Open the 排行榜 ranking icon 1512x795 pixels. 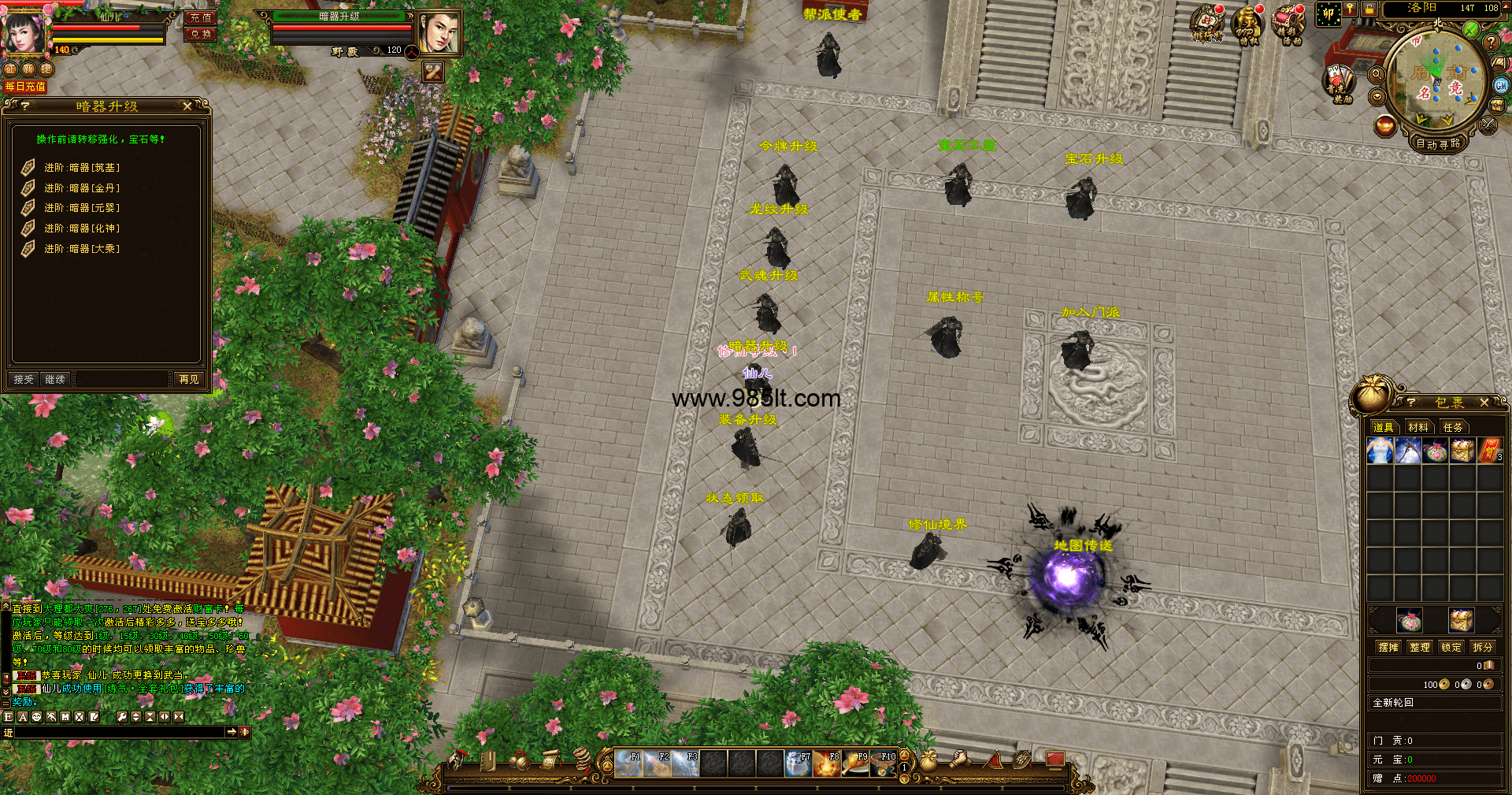point(1207,24)
